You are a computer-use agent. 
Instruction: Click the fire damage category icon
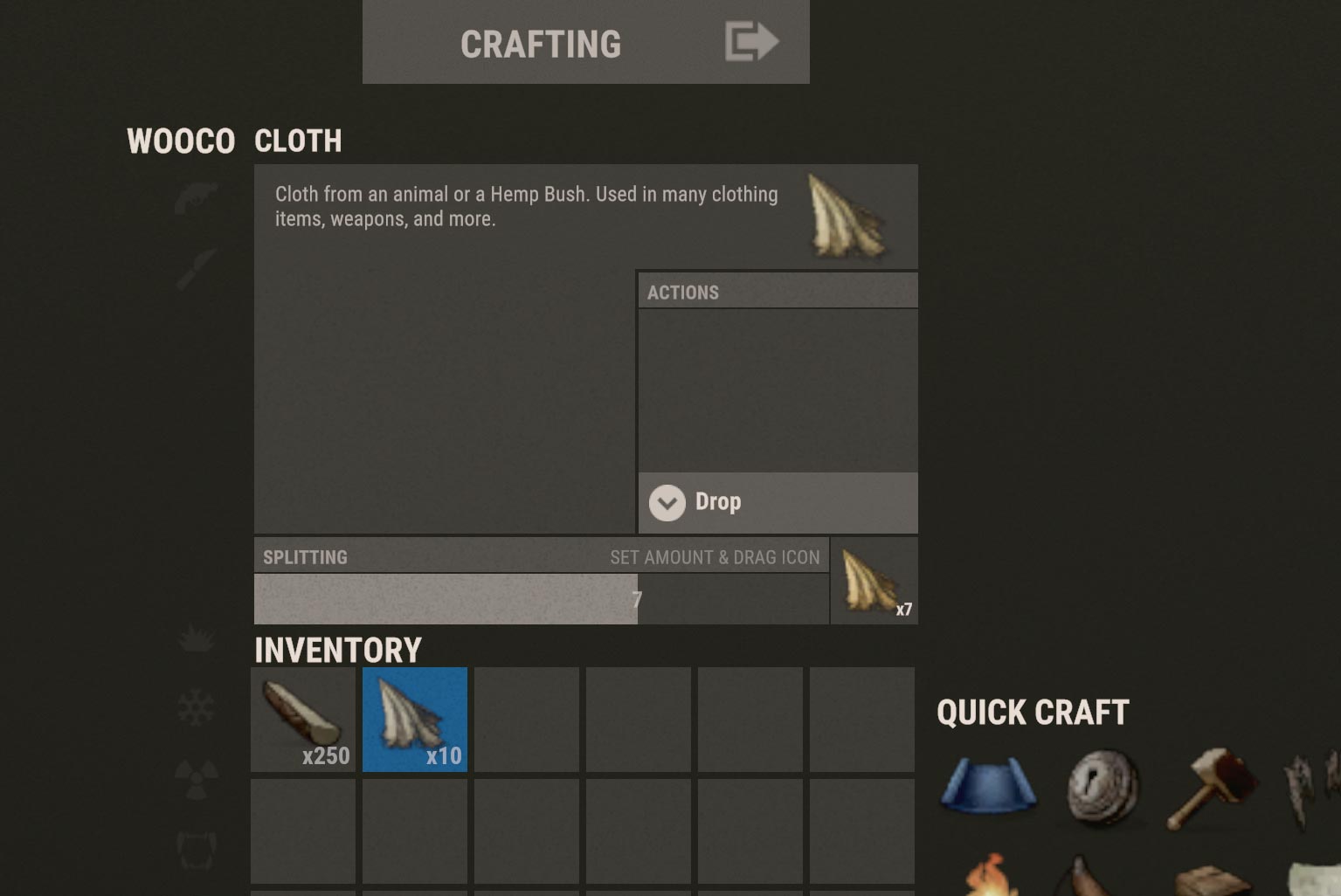point(197,638)
